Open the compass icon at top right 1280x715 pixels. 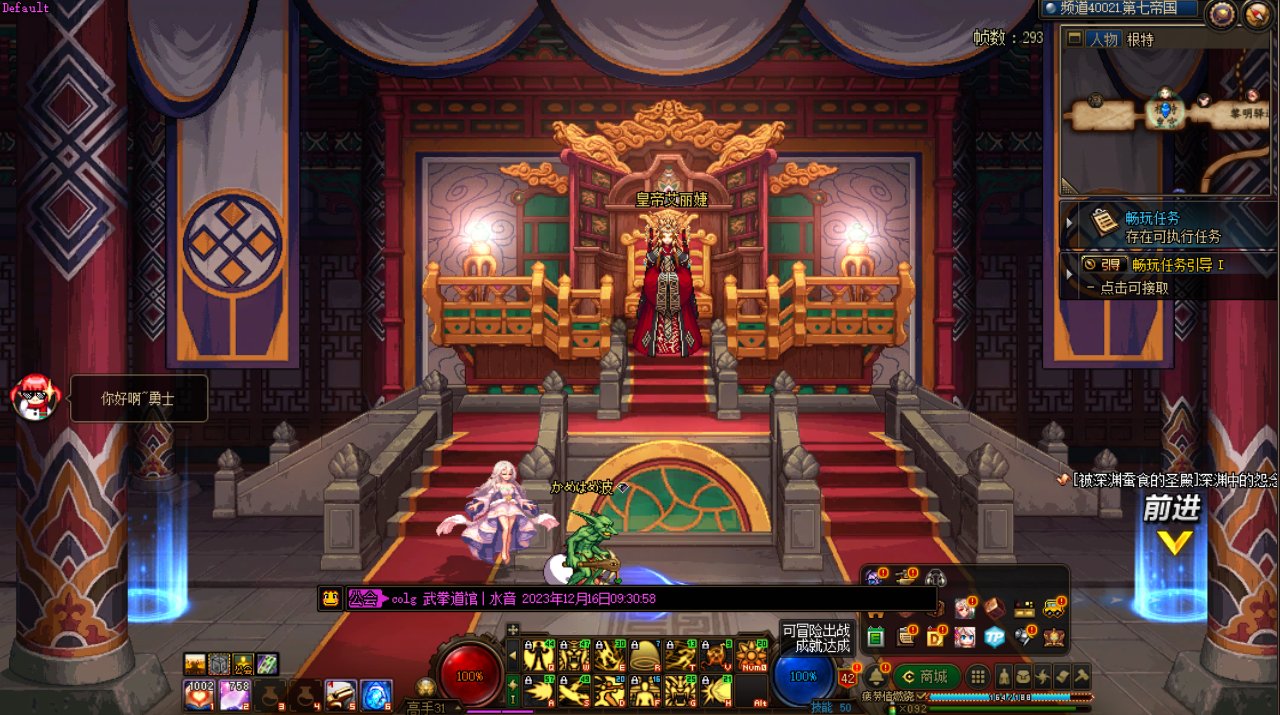[1220, 13]
